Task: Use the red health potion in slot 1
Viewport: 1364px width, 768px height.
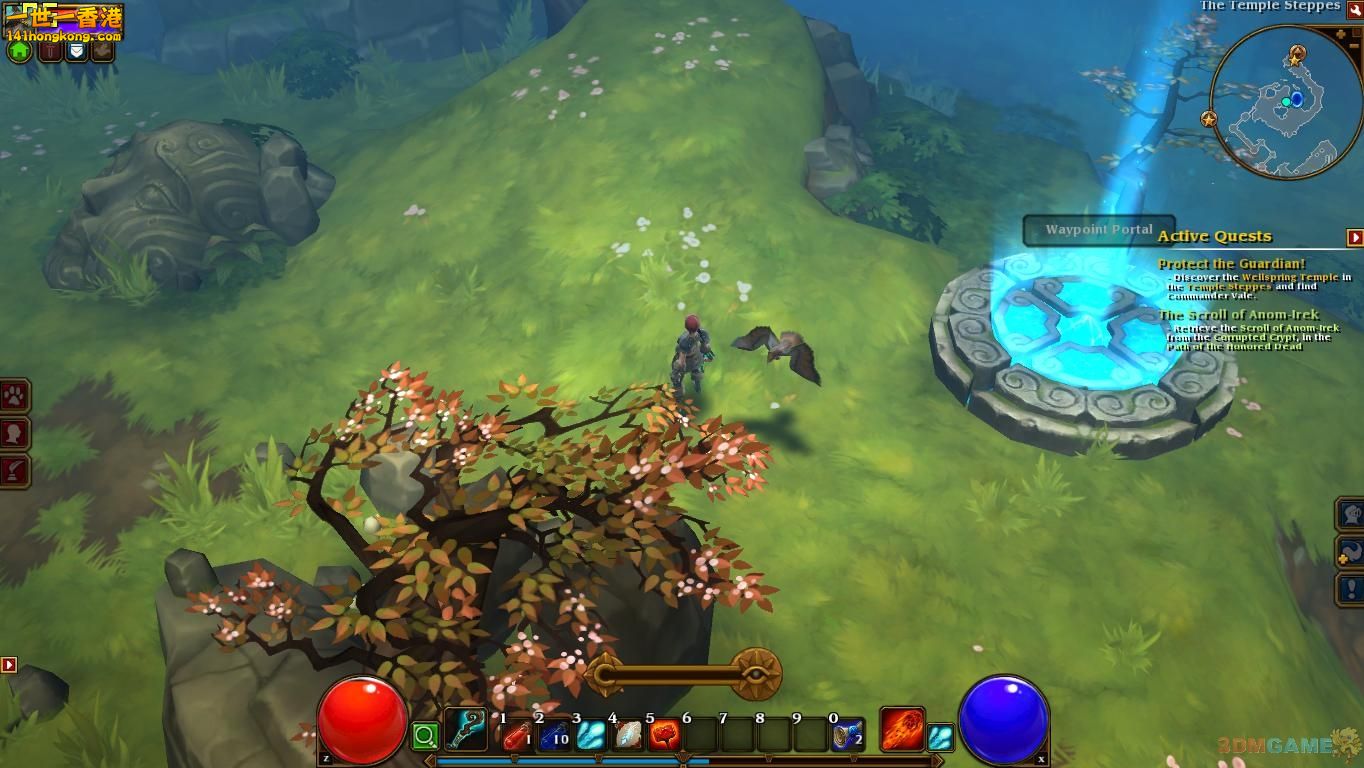Action: [x=515, y=737]
